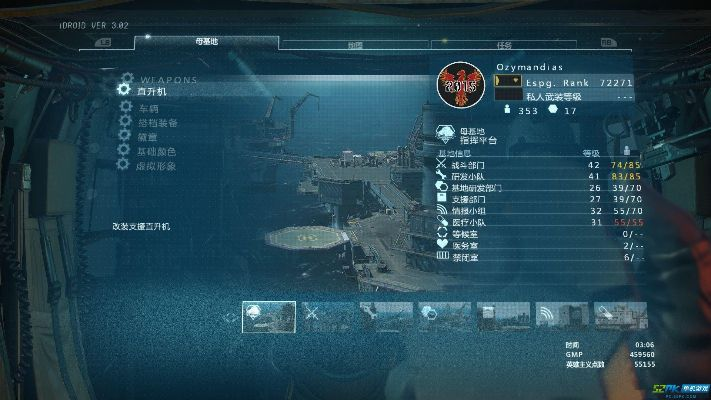This screenshot has width=711, height=400.
Task: Select the command platform thumbnail
Action: click(x=269, y=317)
